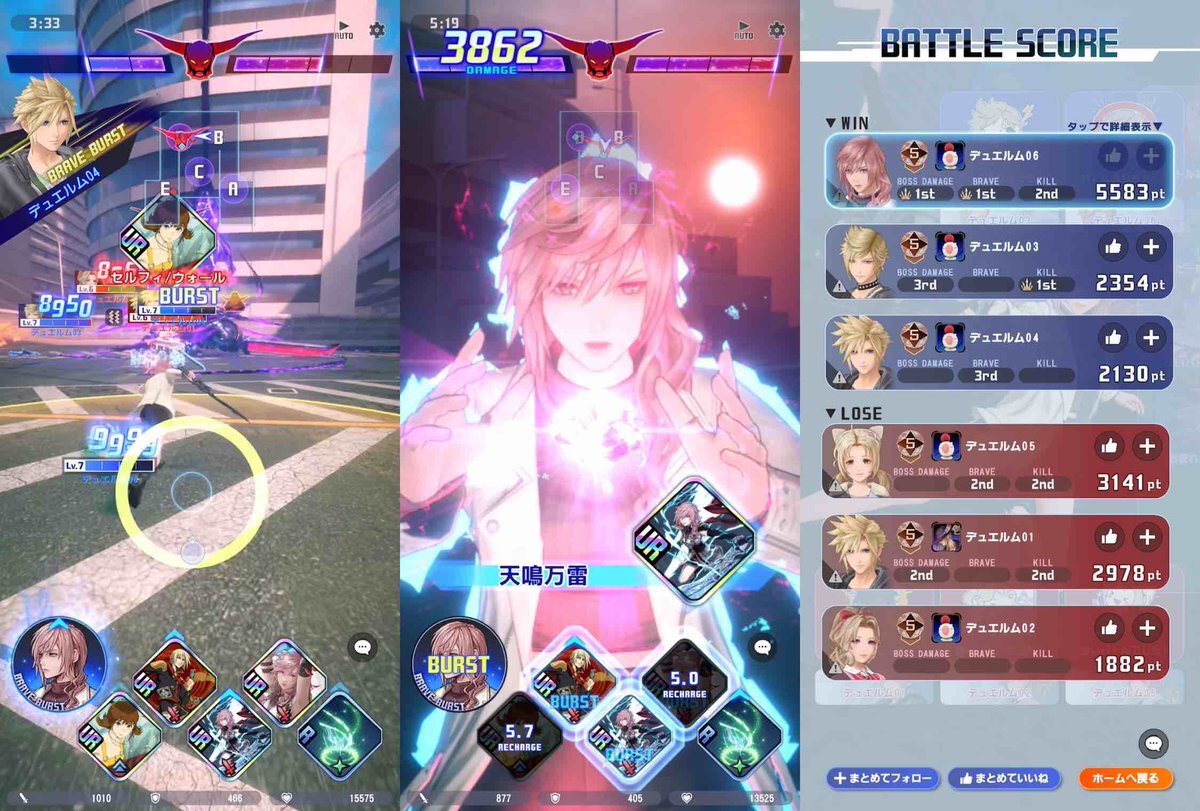Open settings gear beside the 3:33 timer
1200x811 pixels.
click(x=377, y=30)
